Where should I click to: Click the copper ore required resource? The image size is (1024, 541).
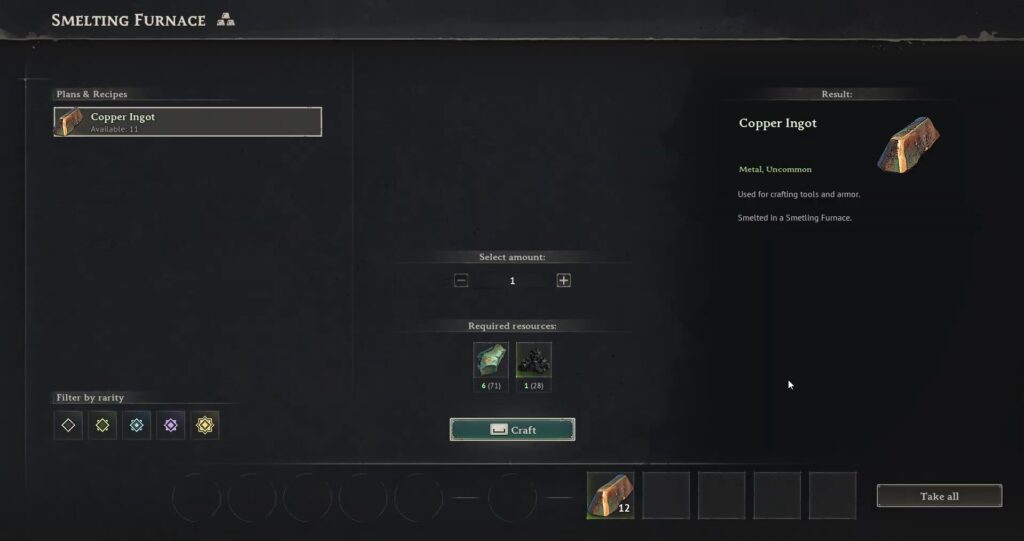click(491, 361)
